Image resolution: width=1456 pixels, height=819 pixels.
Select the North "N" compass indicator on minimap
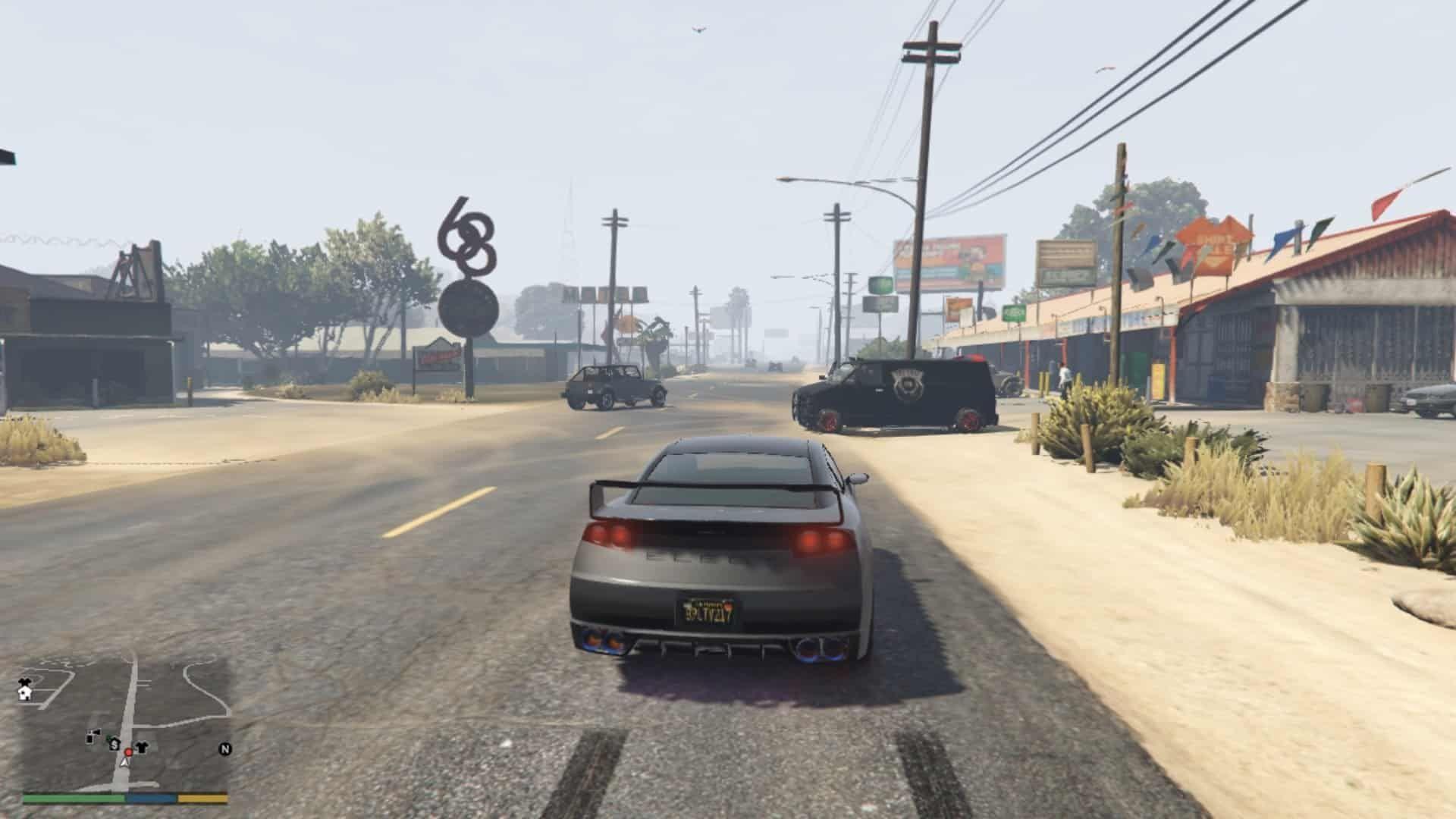pos(224,748)
